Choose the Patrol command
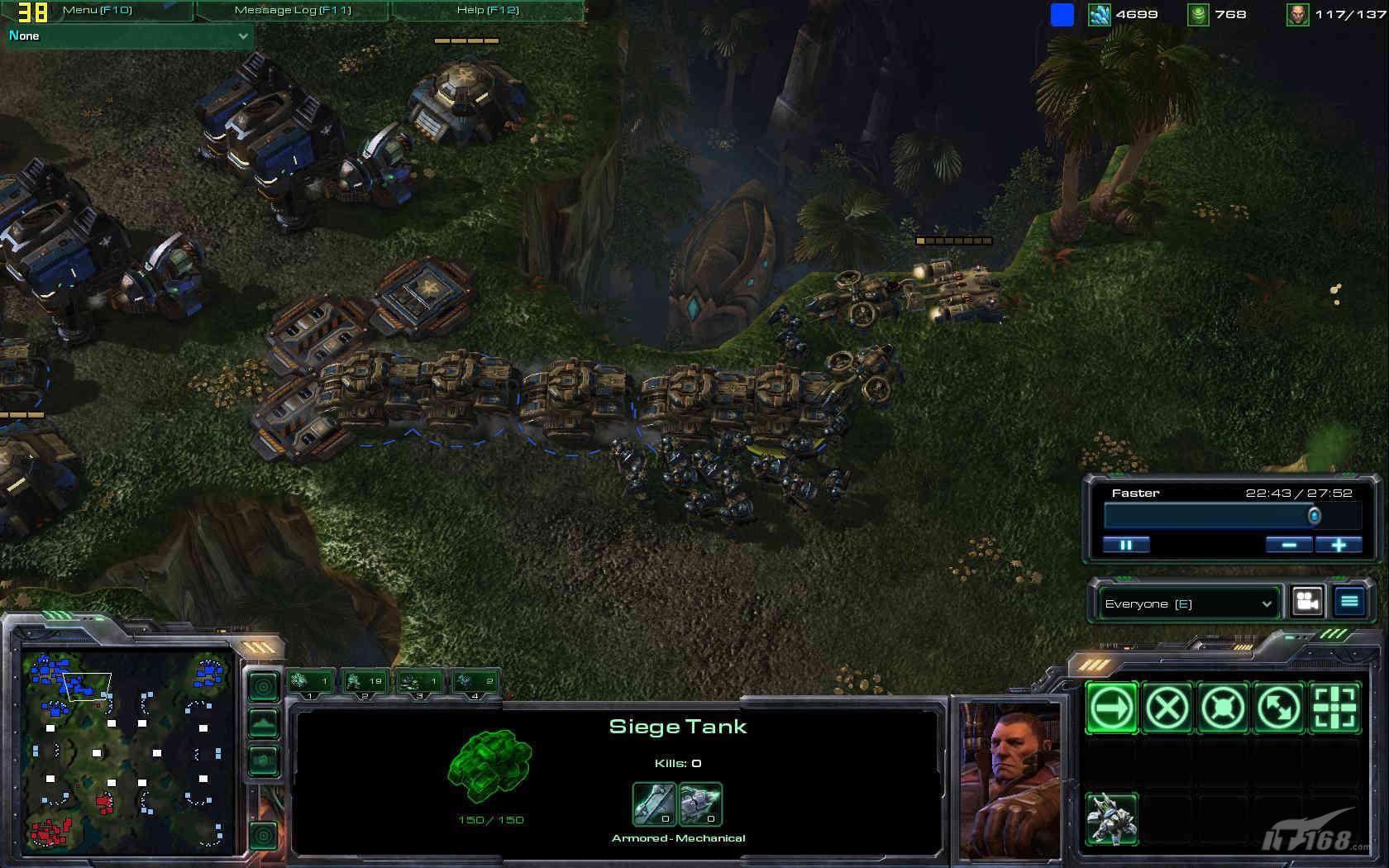This screenshot has height=868, width=1389. [x=1279, y=708]
